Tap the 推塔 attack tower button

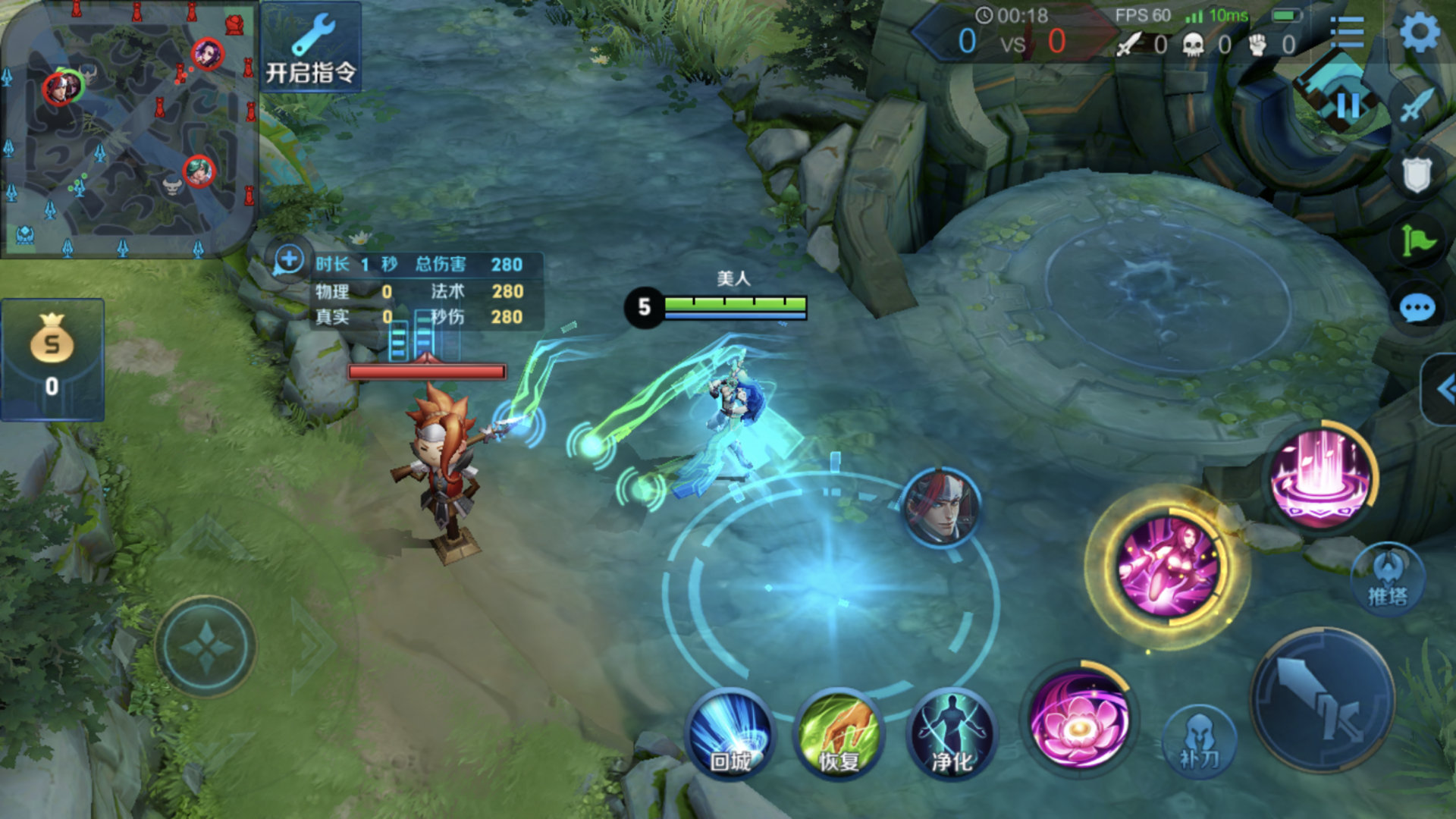1388,579
